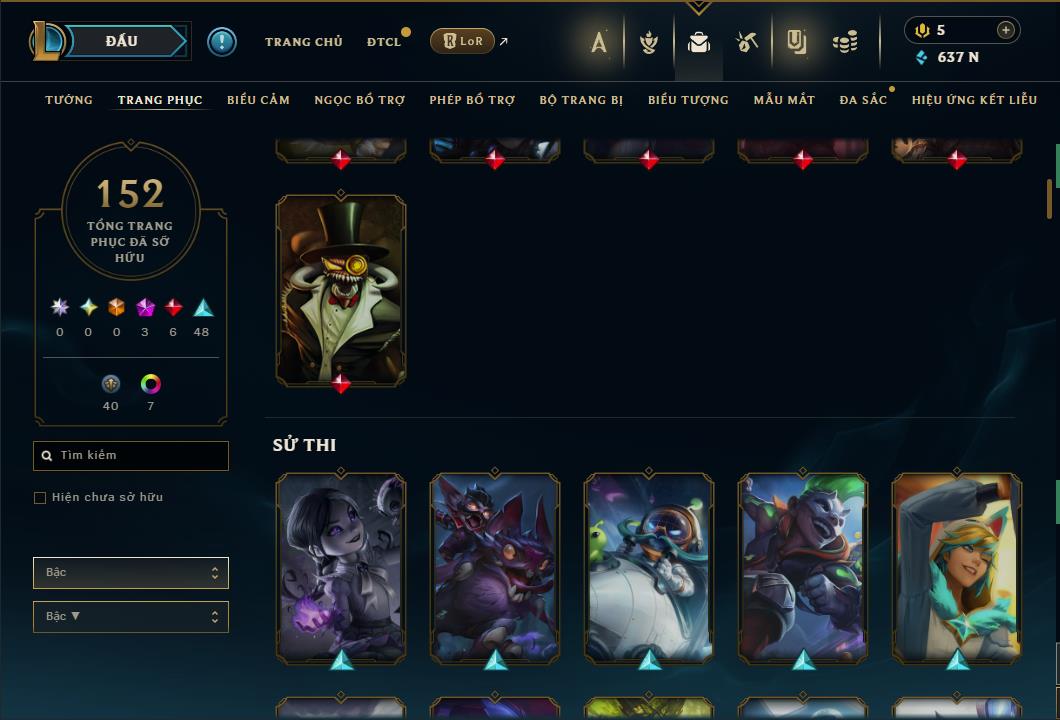
Task: Open the TRANG CHỦ home page
Action: [303, 42]
